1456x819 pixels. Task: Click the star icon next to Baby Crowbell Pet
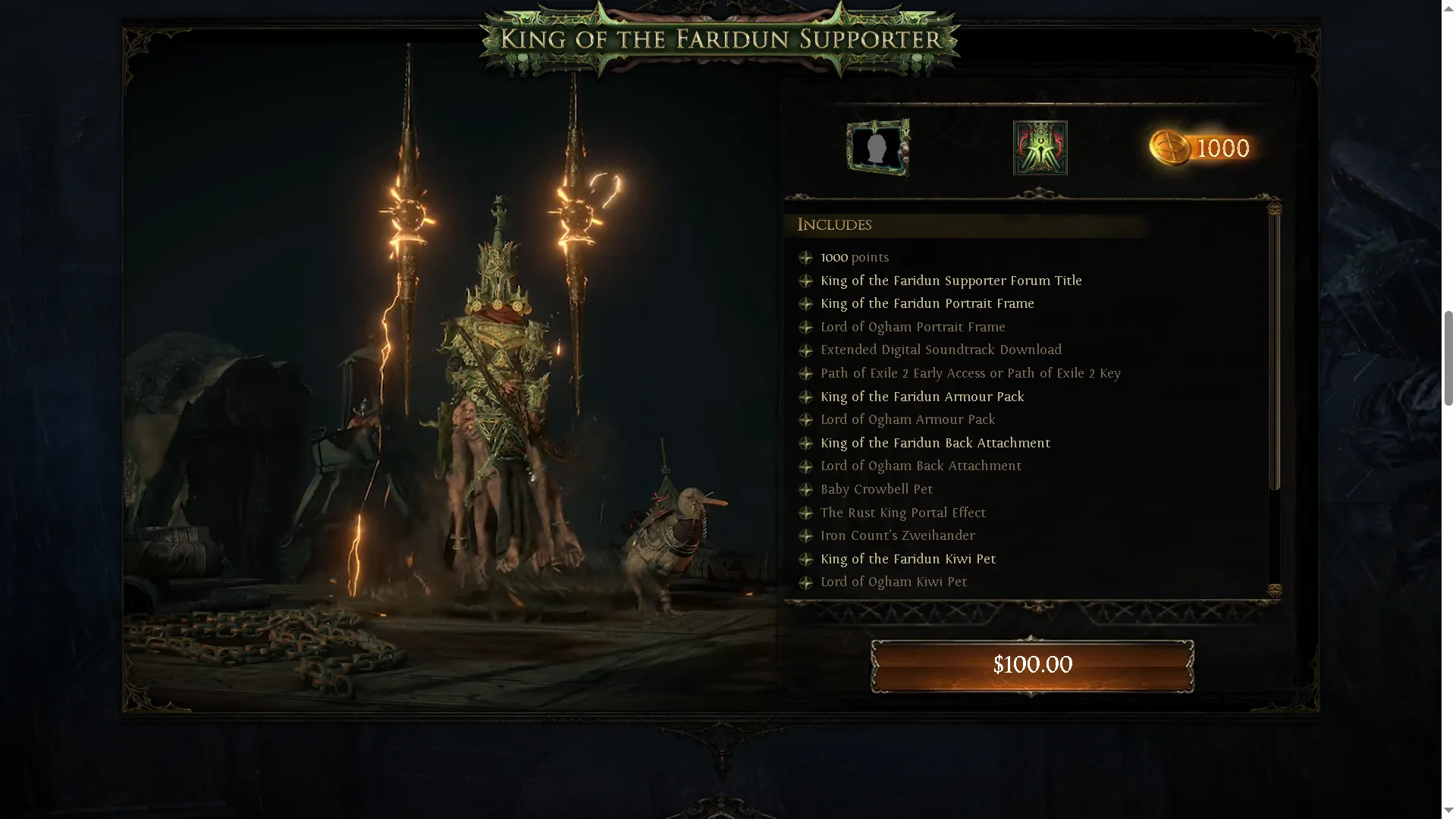click(806, 489)
